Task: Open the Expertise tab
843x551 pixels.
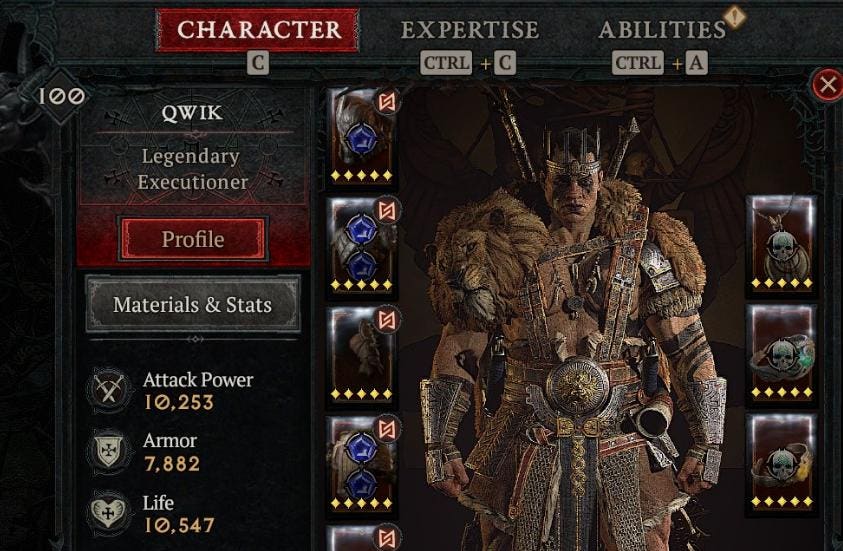Action: coord(469,30)
